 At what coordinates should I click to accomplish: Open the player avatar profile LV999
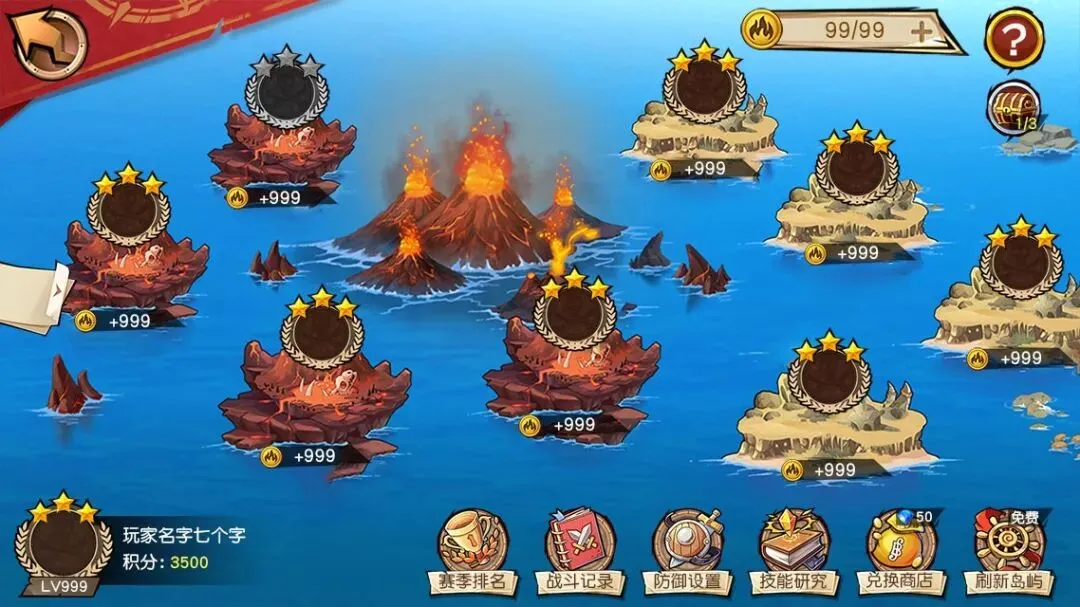[x=64, y=545]
